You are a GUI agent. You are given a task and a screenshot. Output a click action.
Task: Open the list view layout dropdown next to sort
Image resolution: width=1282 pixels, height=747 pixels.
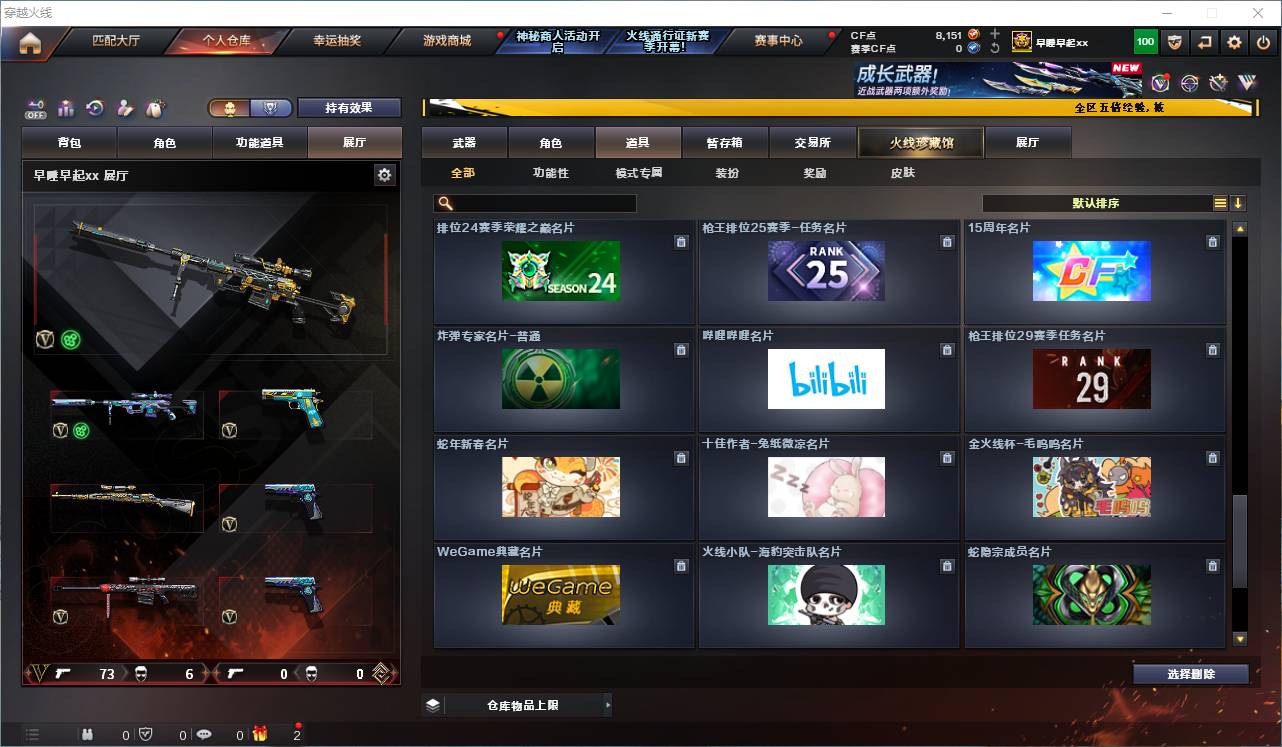click(x=1220, y=203)
